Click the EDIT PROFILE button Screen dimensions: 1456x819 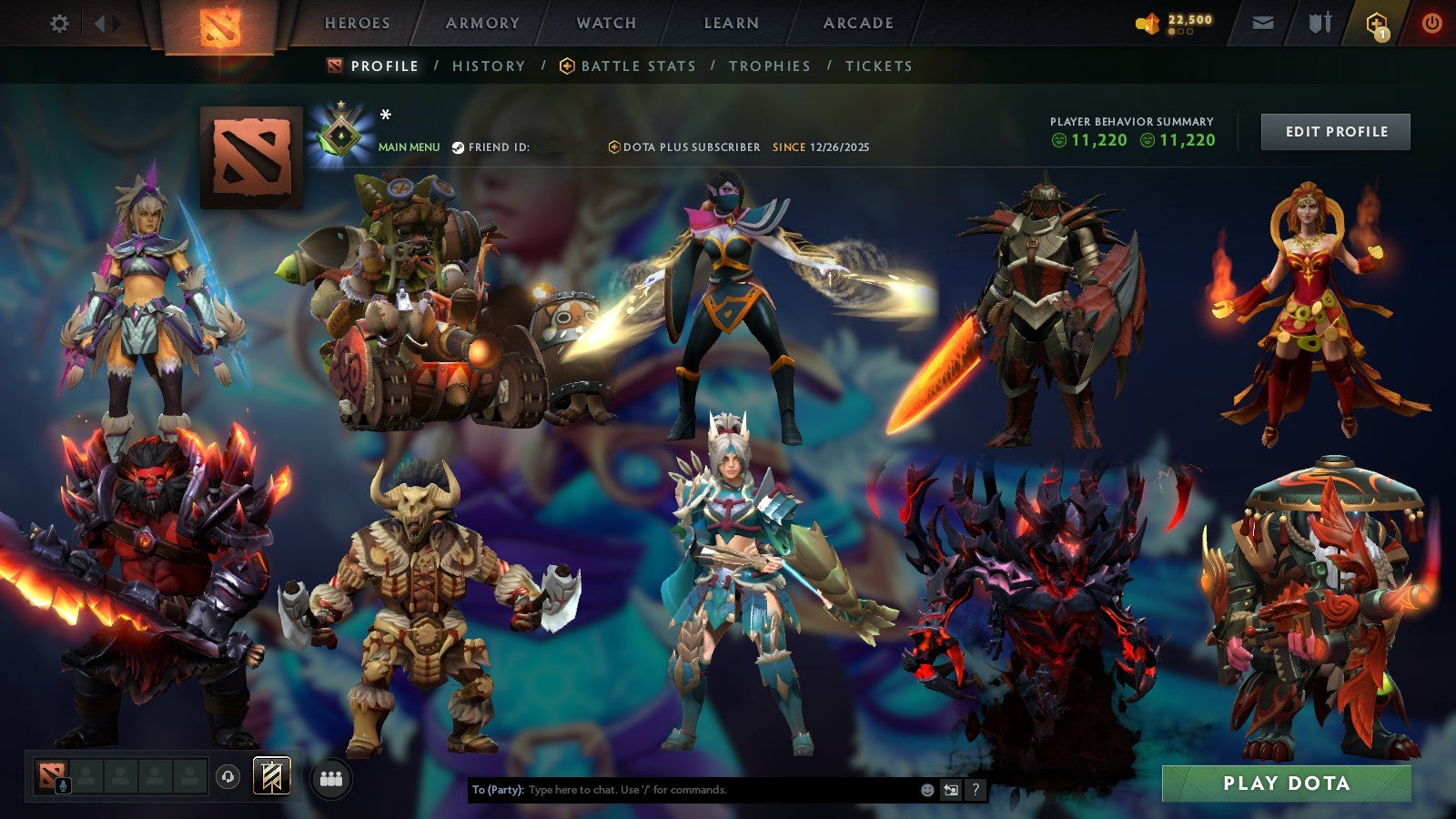(1334, 131)
